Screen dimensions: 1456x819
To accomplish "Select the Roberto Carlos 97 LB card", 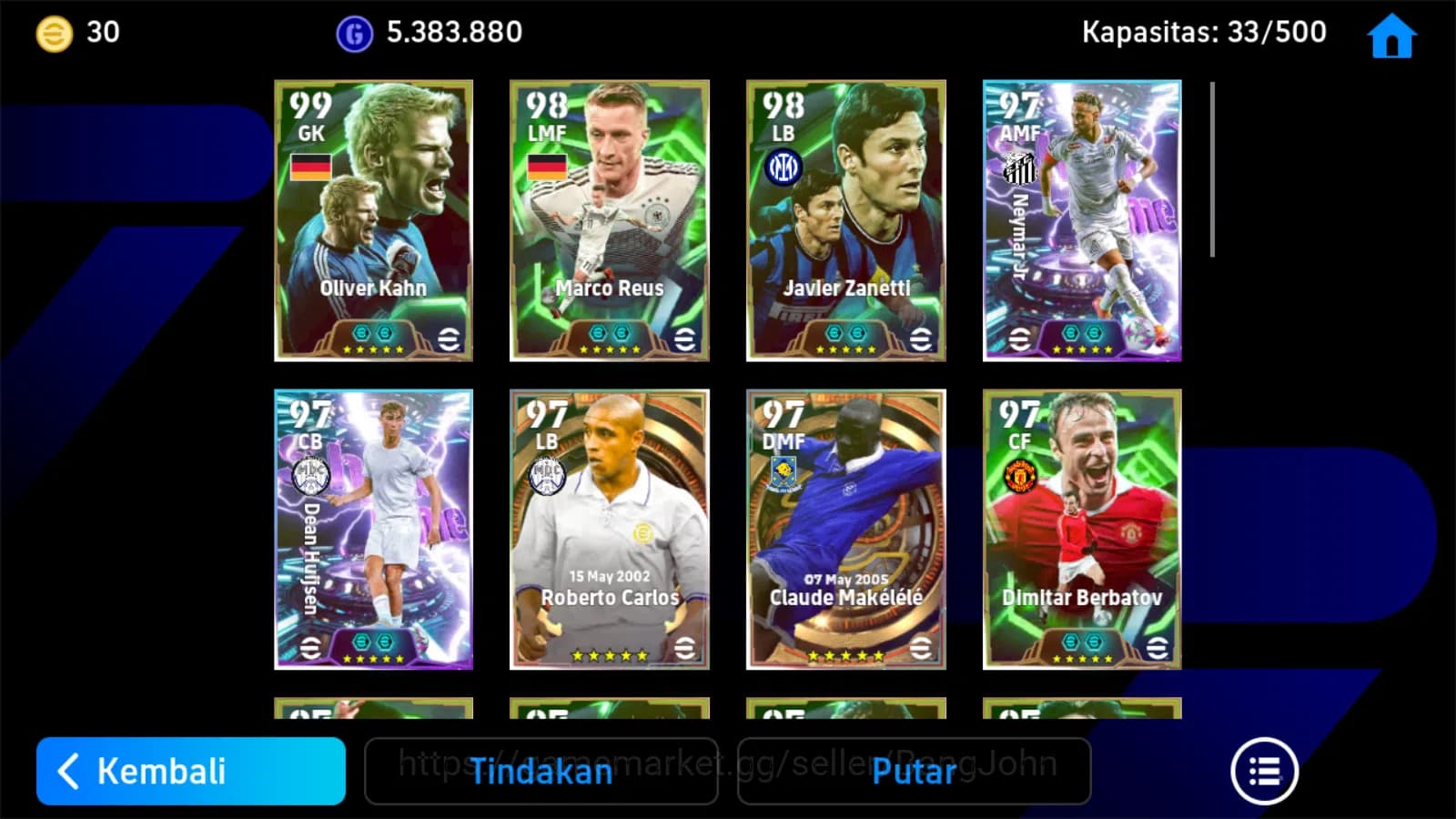I will 610,528.
